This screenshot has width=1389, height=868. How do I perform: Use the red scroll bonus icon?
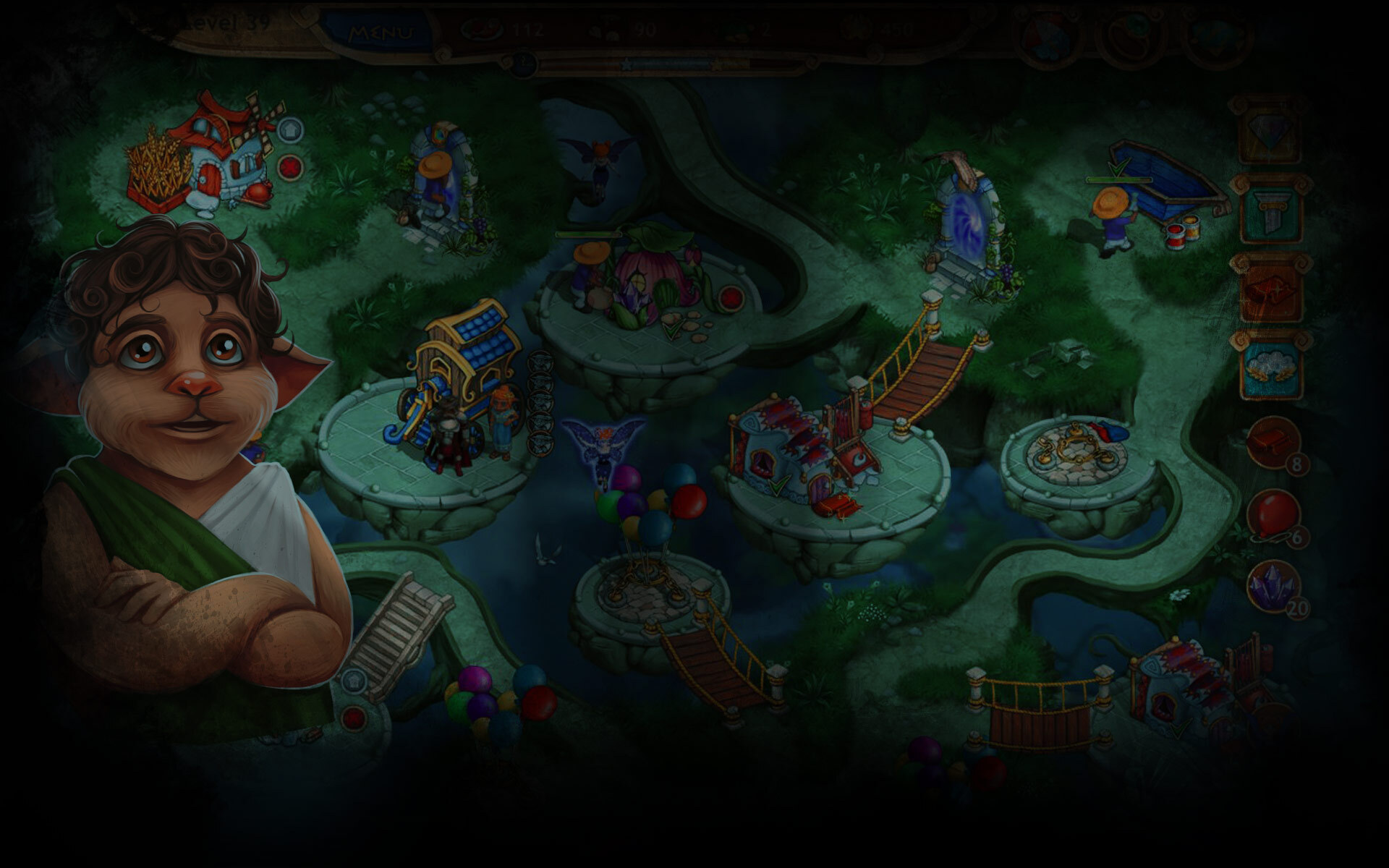coord(1271,289)
